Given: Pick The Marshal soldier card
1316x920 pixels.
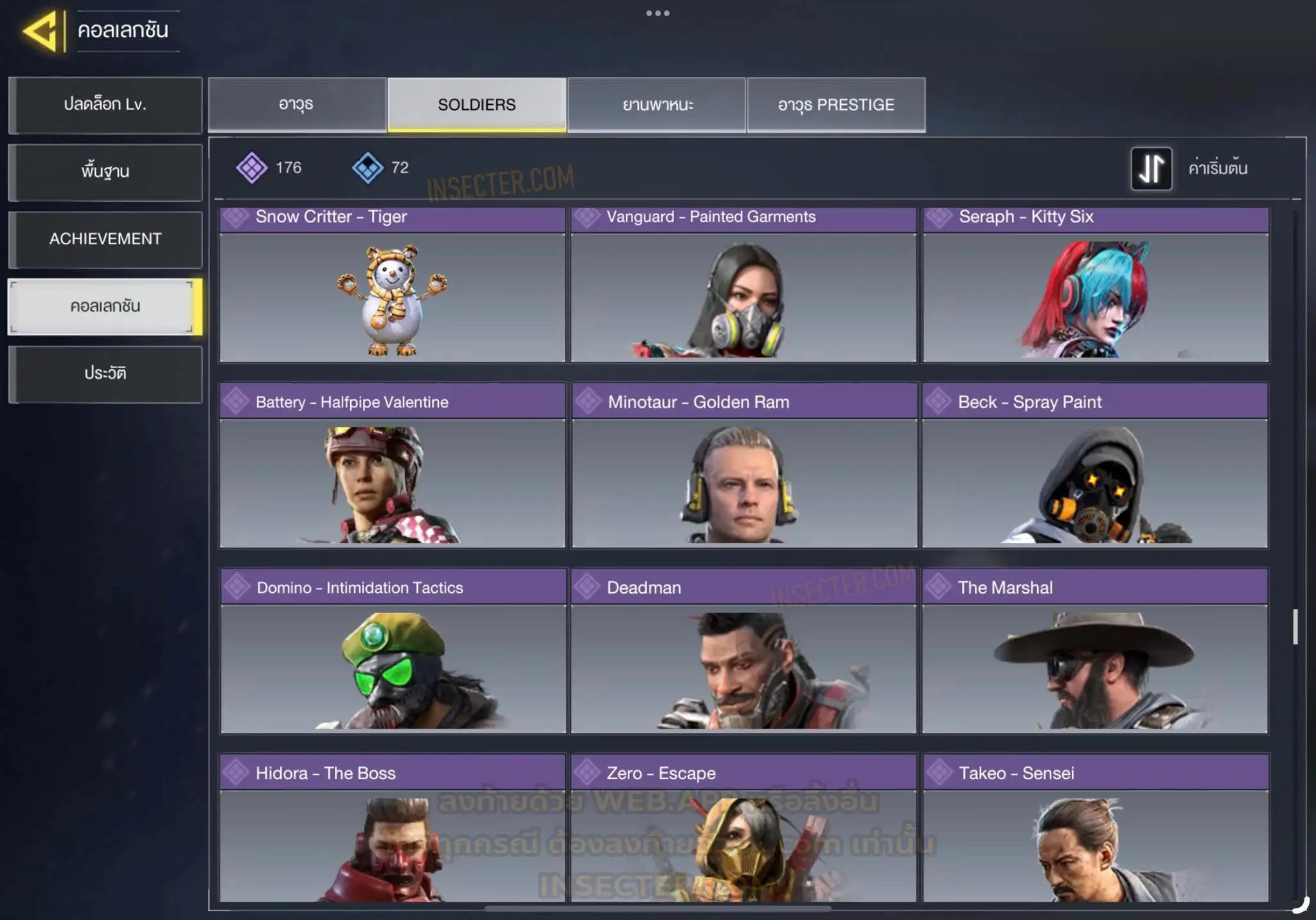Looking at the screenshot, I should (1095, 651).
